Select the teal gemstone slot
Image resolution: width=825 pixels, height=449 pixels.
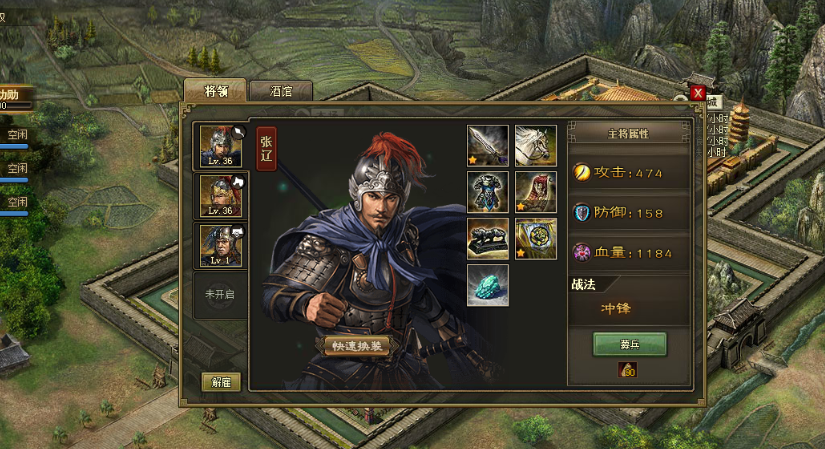pos(488,285)
